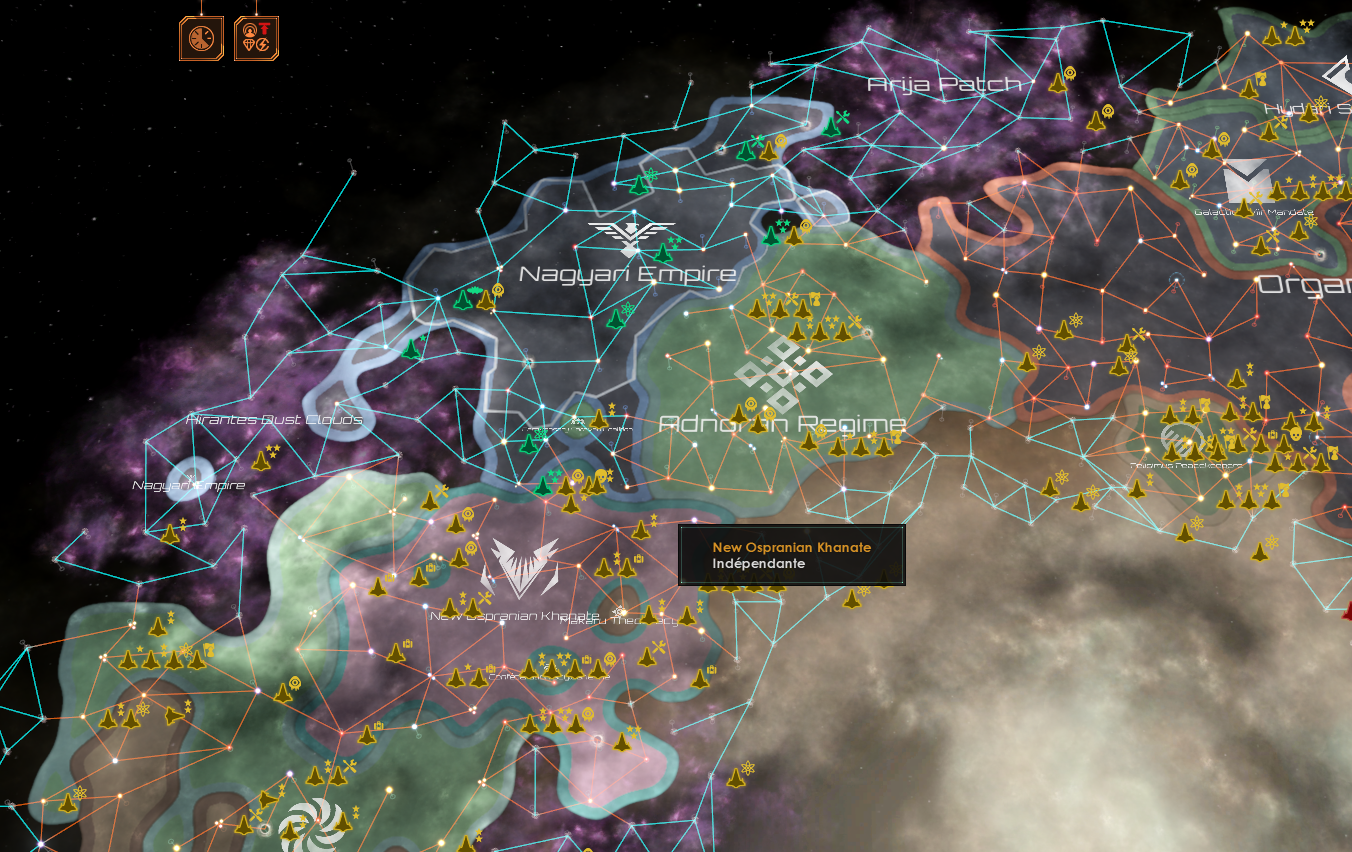Screen dimensions: 1352x852
Task: Click the New Ospranian Khanate tooltip box
Action: pos(791,556)
